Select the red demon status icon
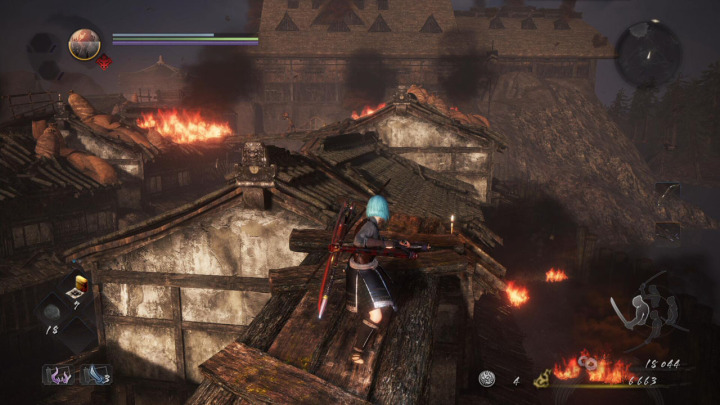The image size is (720, 405). pos(105,62)
